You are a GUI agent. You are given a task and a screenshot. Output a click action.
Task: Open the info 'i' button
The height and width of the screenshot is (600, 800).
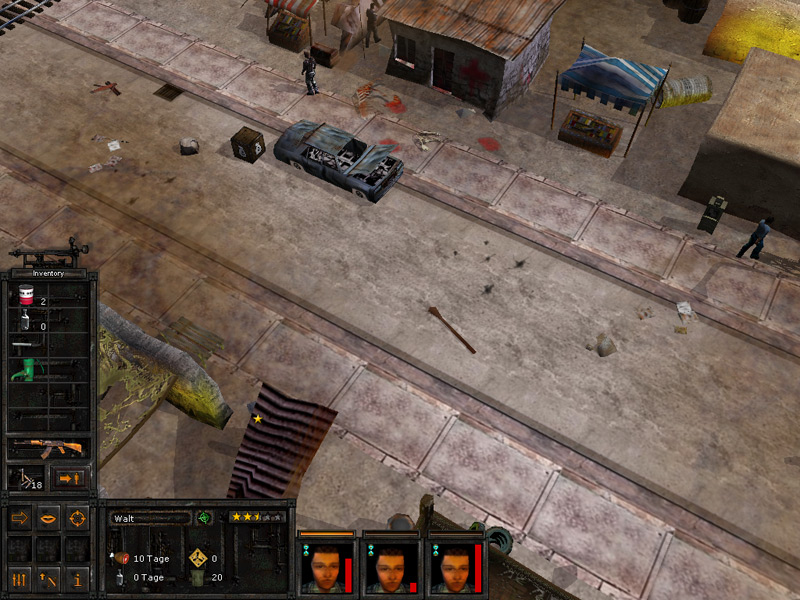coord(77,578)
